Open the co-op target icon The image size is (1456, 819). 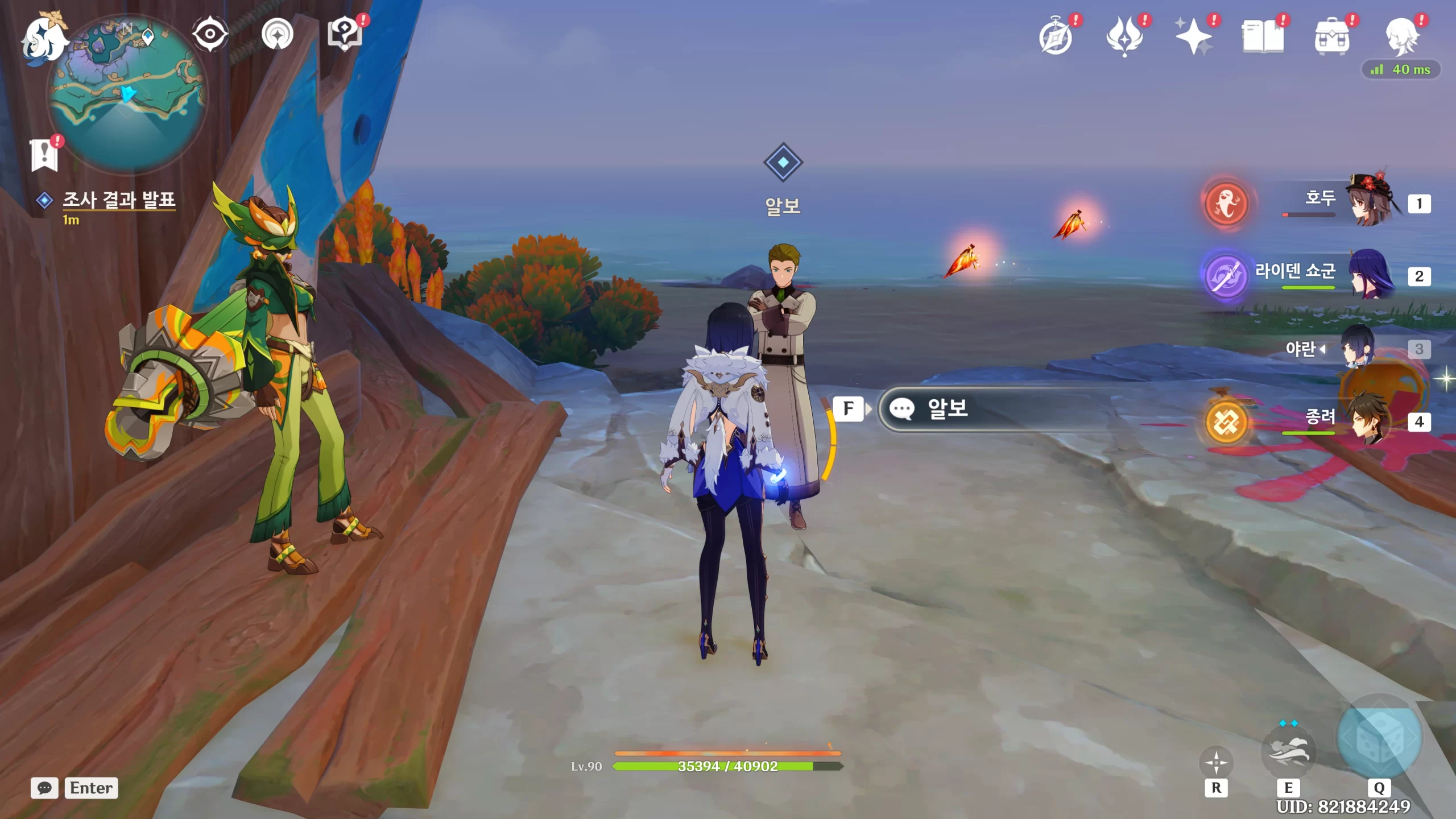(x=278, y=34)
